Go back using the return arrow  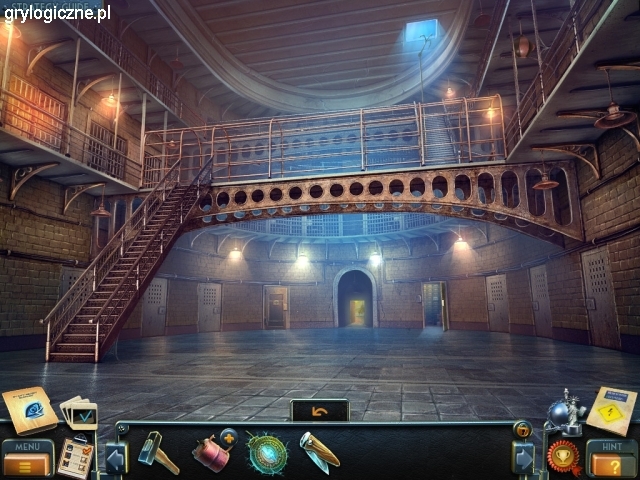pyautogui.click(x=320, y=410)
